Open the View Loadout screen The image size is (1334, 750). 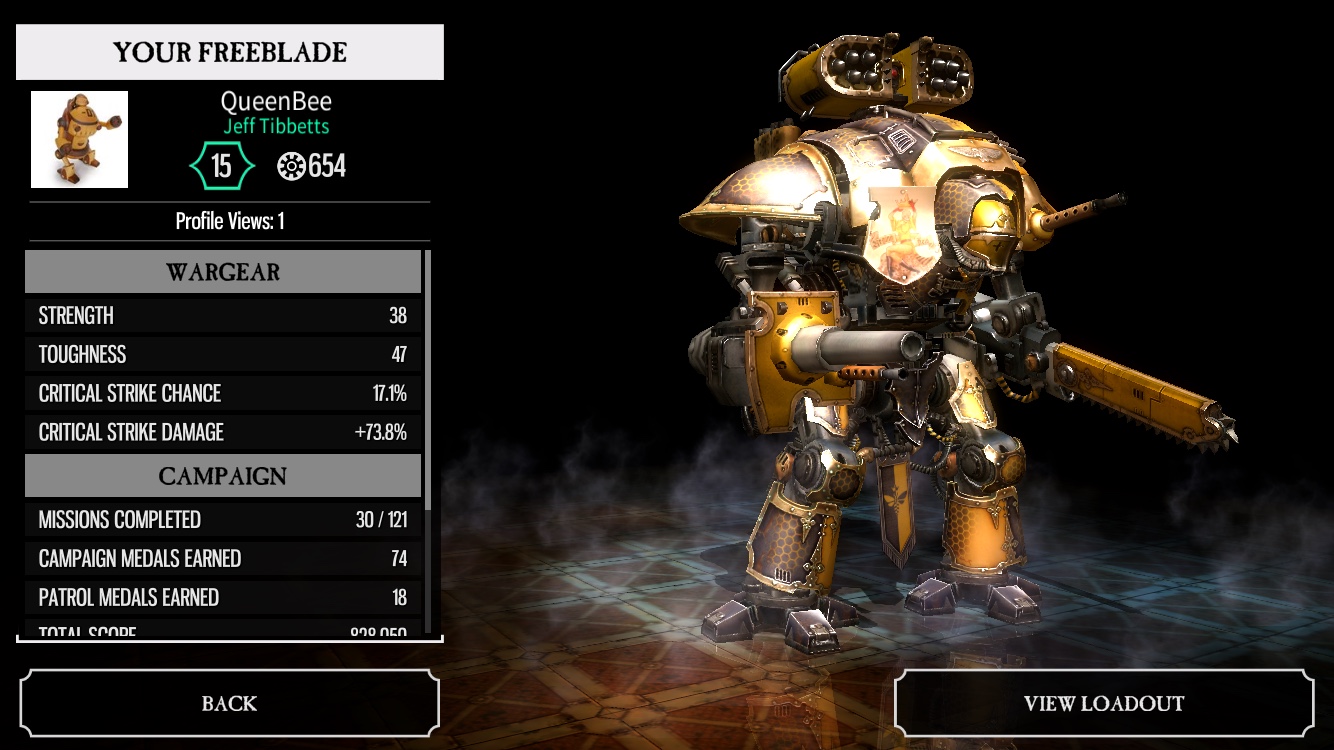[x=1103, y=703]
